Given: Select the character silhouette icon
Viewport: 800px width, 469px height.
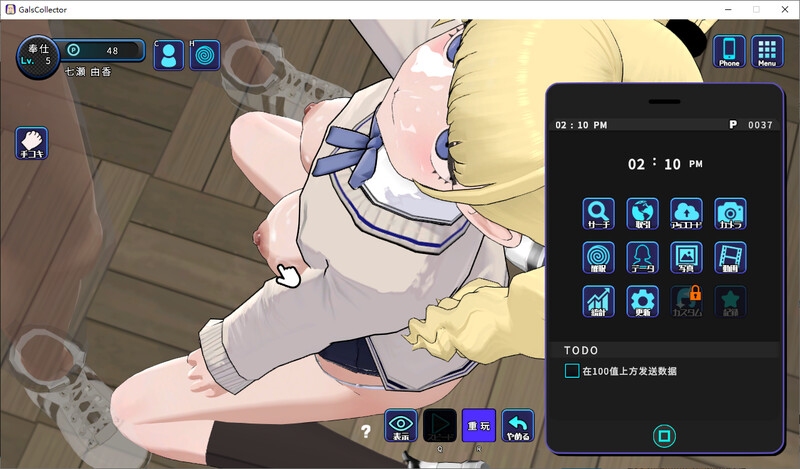Looking at the screenshot, I should (x=168, y=54).
